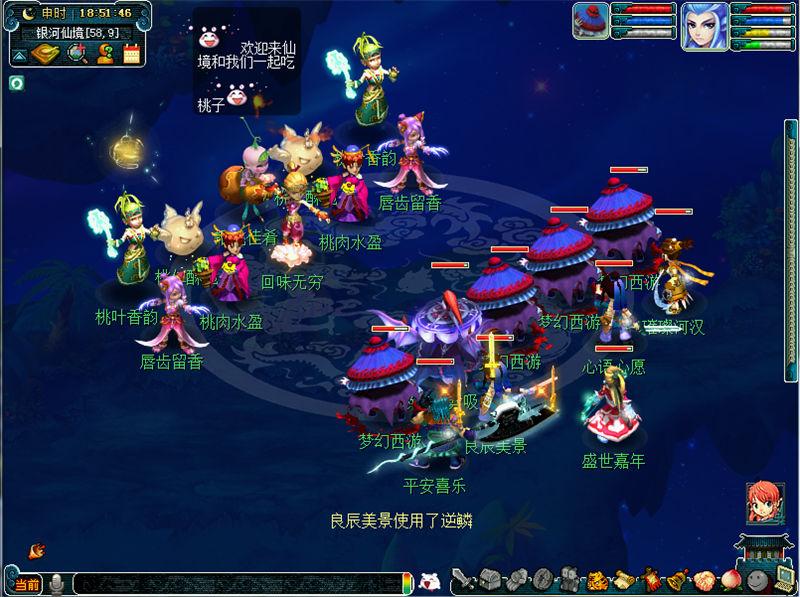Open the calendar activities icon
This screenshot has height=597, width=800.
[131, 53]
